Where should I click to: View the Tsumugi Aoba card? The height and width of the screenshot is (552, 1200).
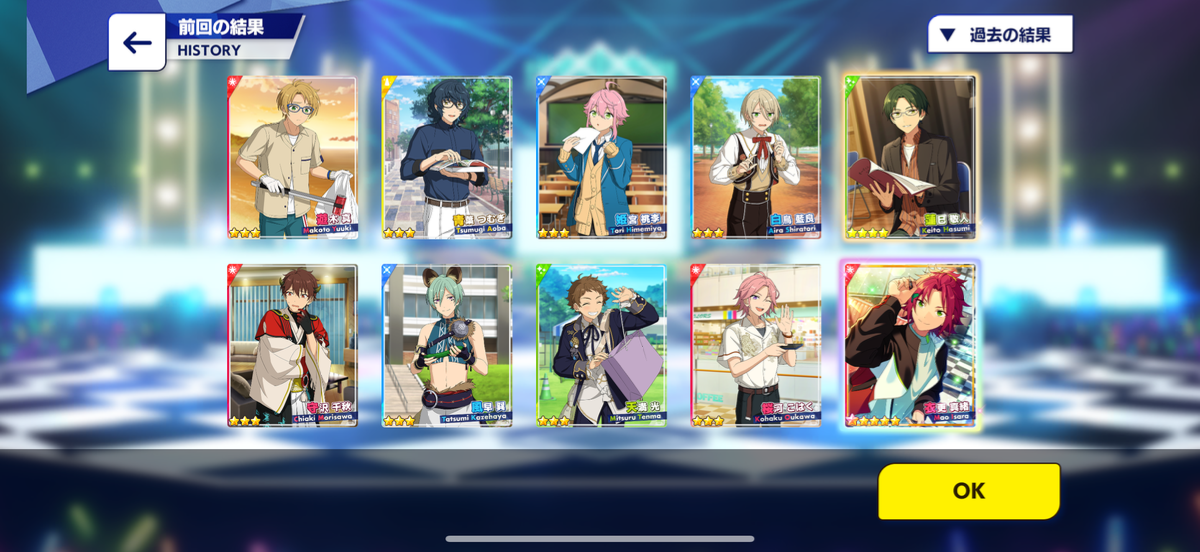[447, 158]
